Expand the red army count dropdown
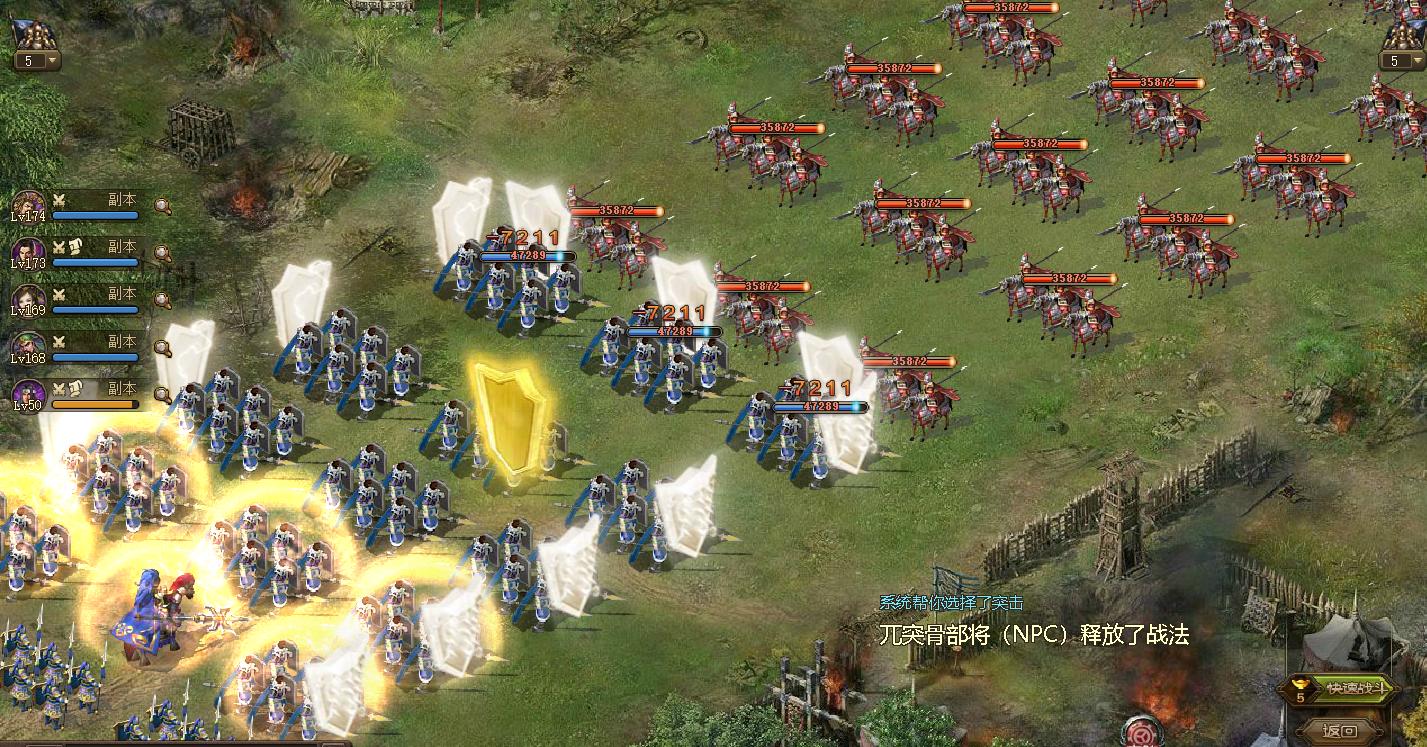This screenshot has height=747, width=1427. (1418, 61)
